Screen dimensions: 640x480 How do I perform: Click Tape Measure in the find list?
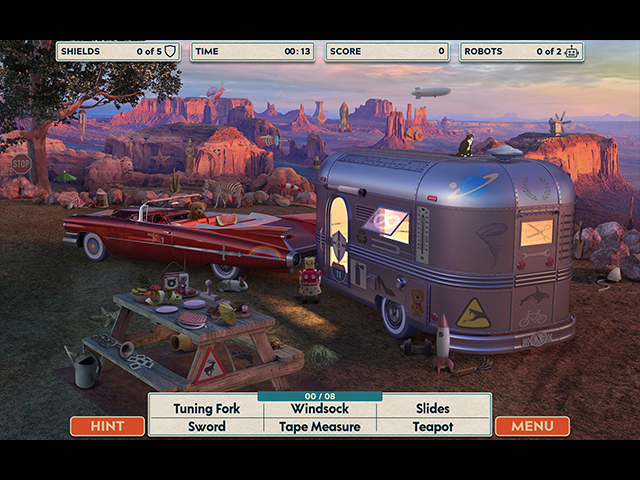point(320,426)
